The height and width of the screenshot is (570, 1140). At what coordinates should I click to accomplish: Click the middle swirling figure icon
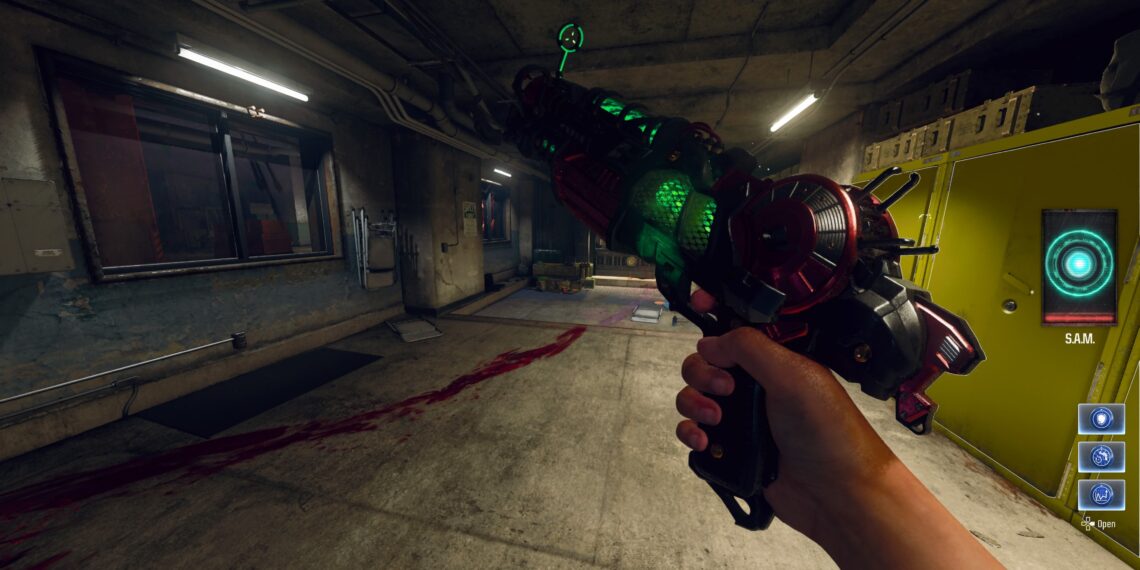1100,456
